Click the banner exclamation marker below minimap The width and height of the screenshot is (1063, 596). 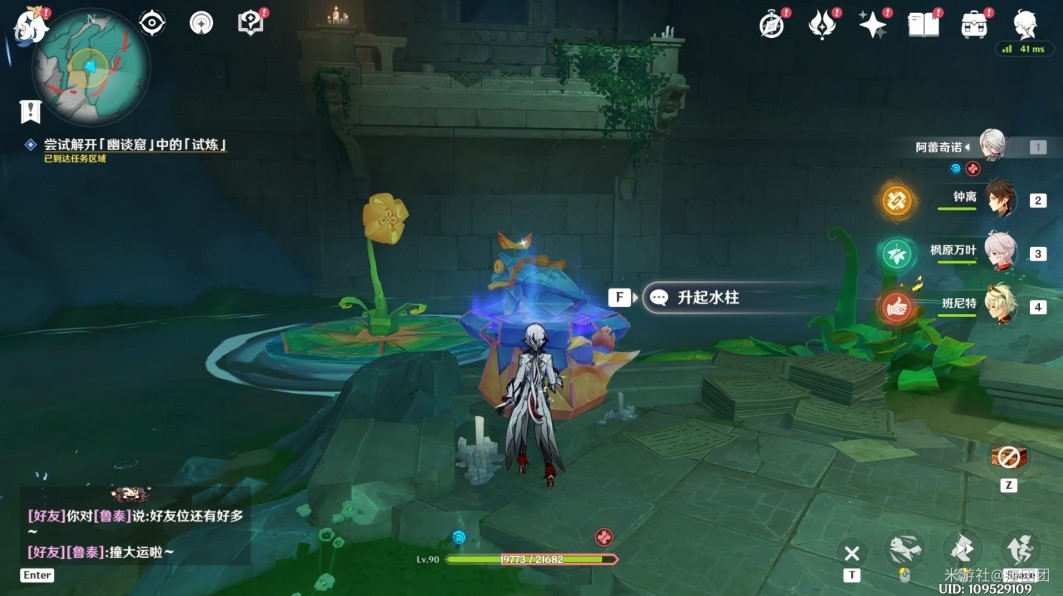(x=31, y=111)
